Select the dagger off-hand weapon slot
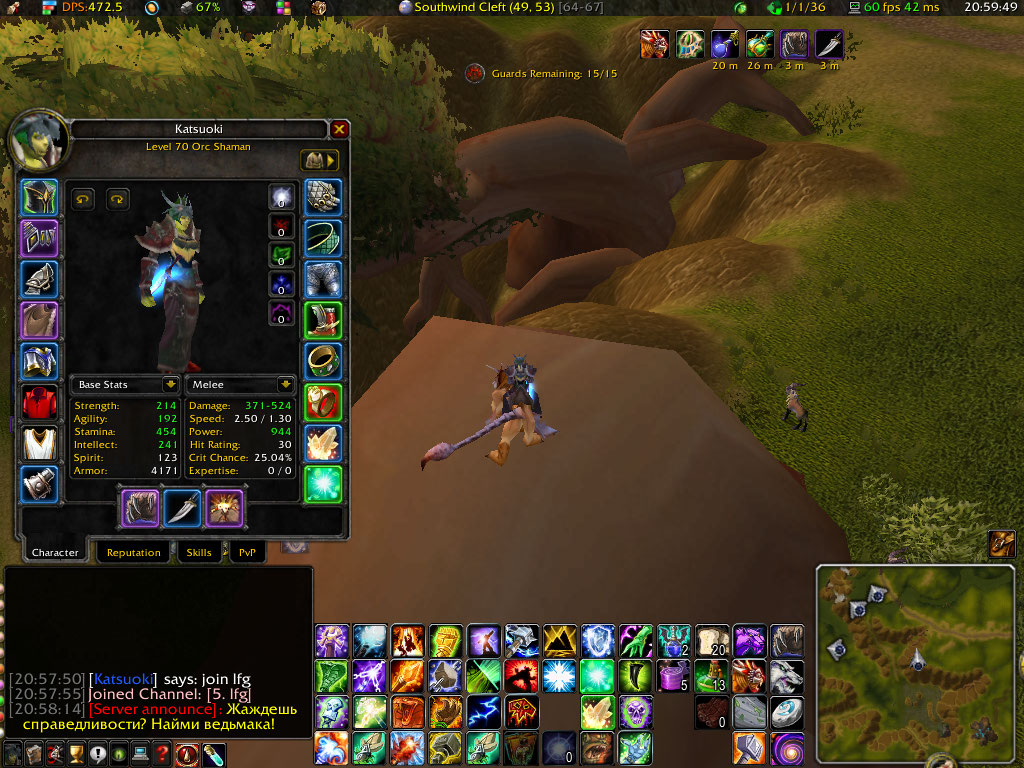Screen dimensions: 1024x768 coord(182,508)
